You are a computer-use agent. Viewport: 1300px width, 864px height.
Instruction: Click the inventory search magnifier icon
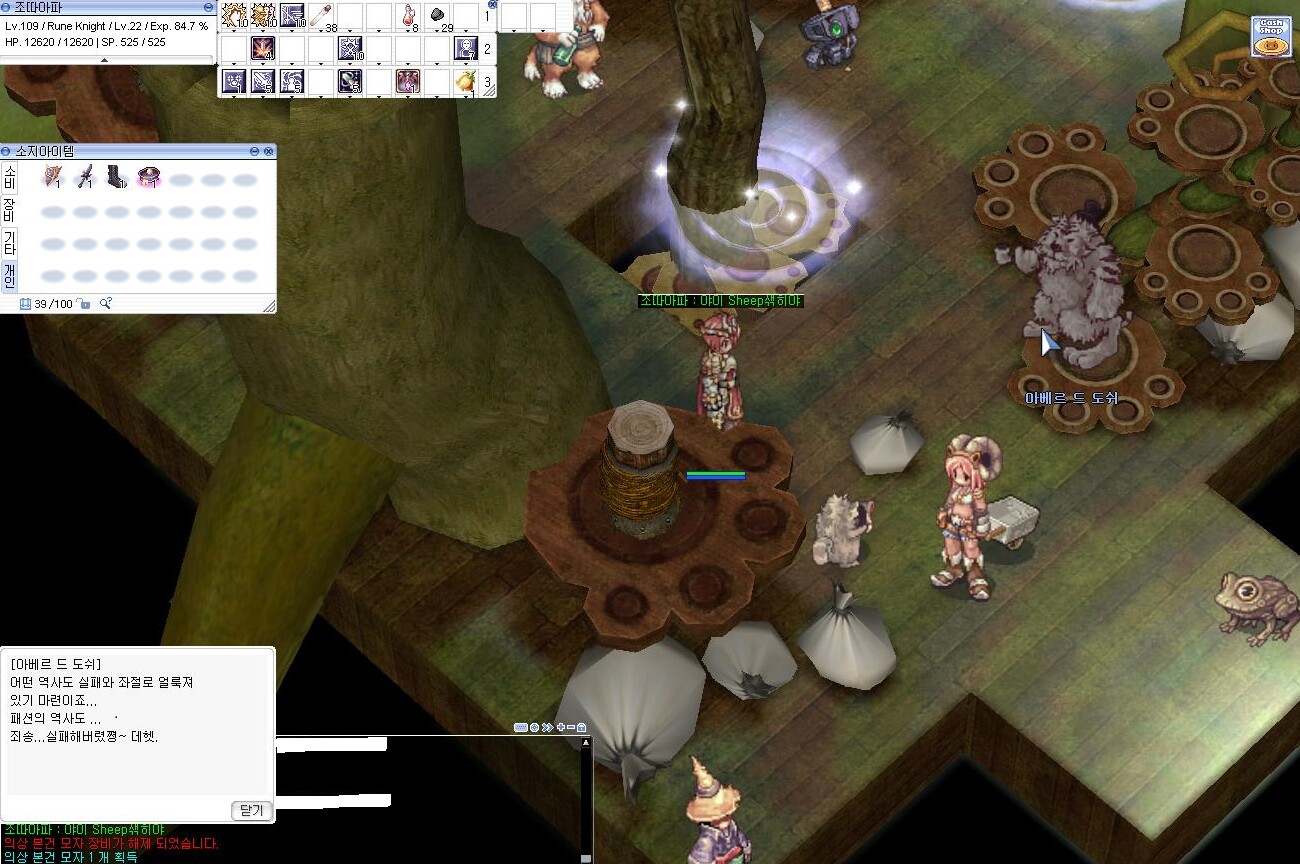tap(105, 304)
